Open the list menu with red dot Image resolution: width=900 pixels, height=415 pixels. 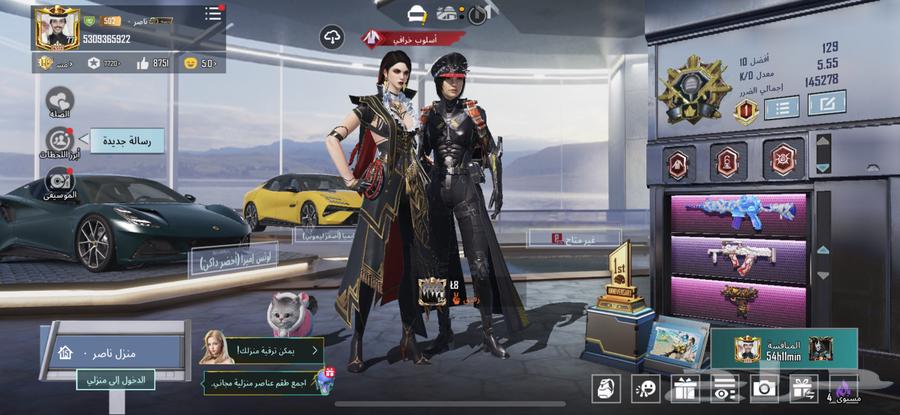(213, 14)
